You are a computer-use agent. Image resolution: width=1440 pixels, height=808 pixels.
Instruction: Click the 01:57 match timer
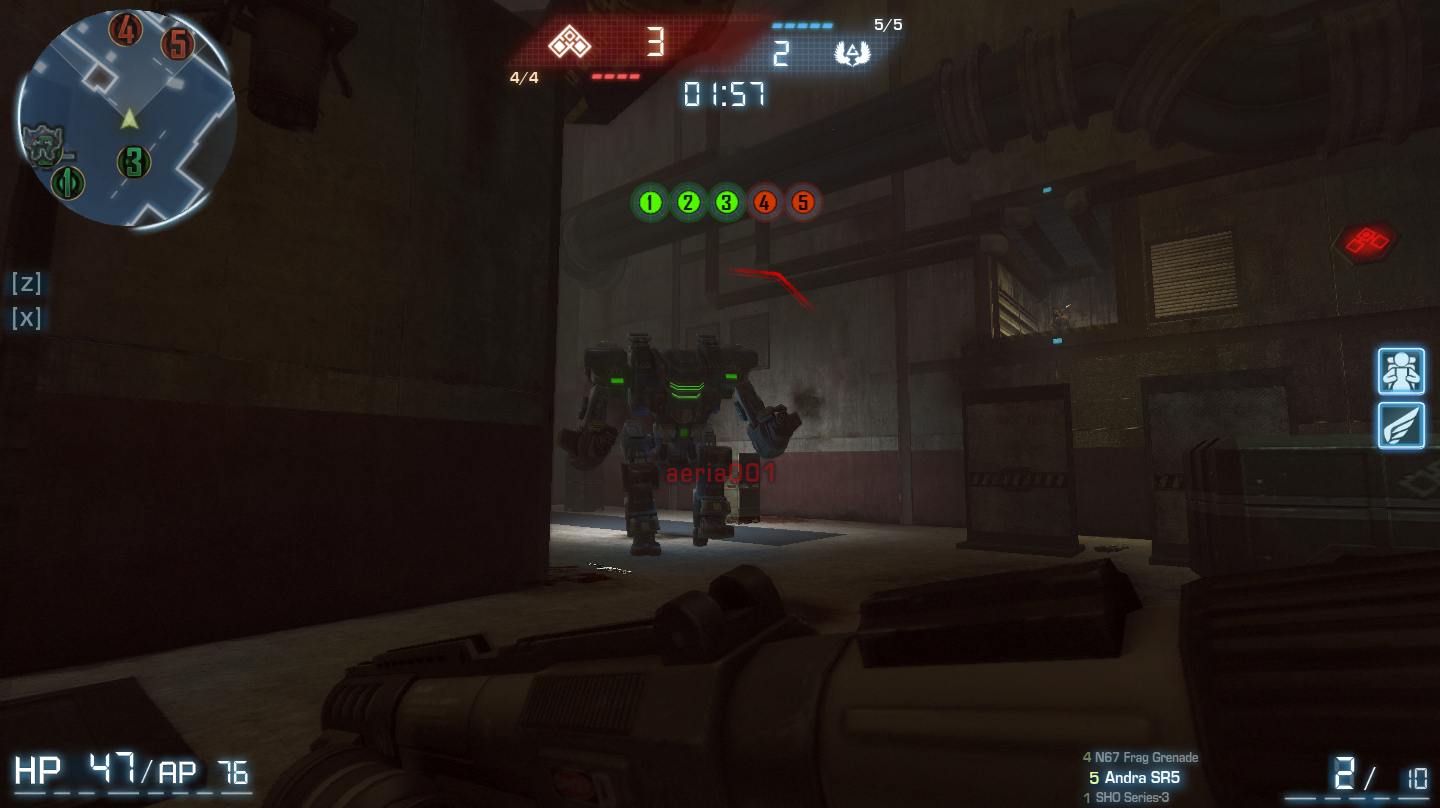pos(722,96)
